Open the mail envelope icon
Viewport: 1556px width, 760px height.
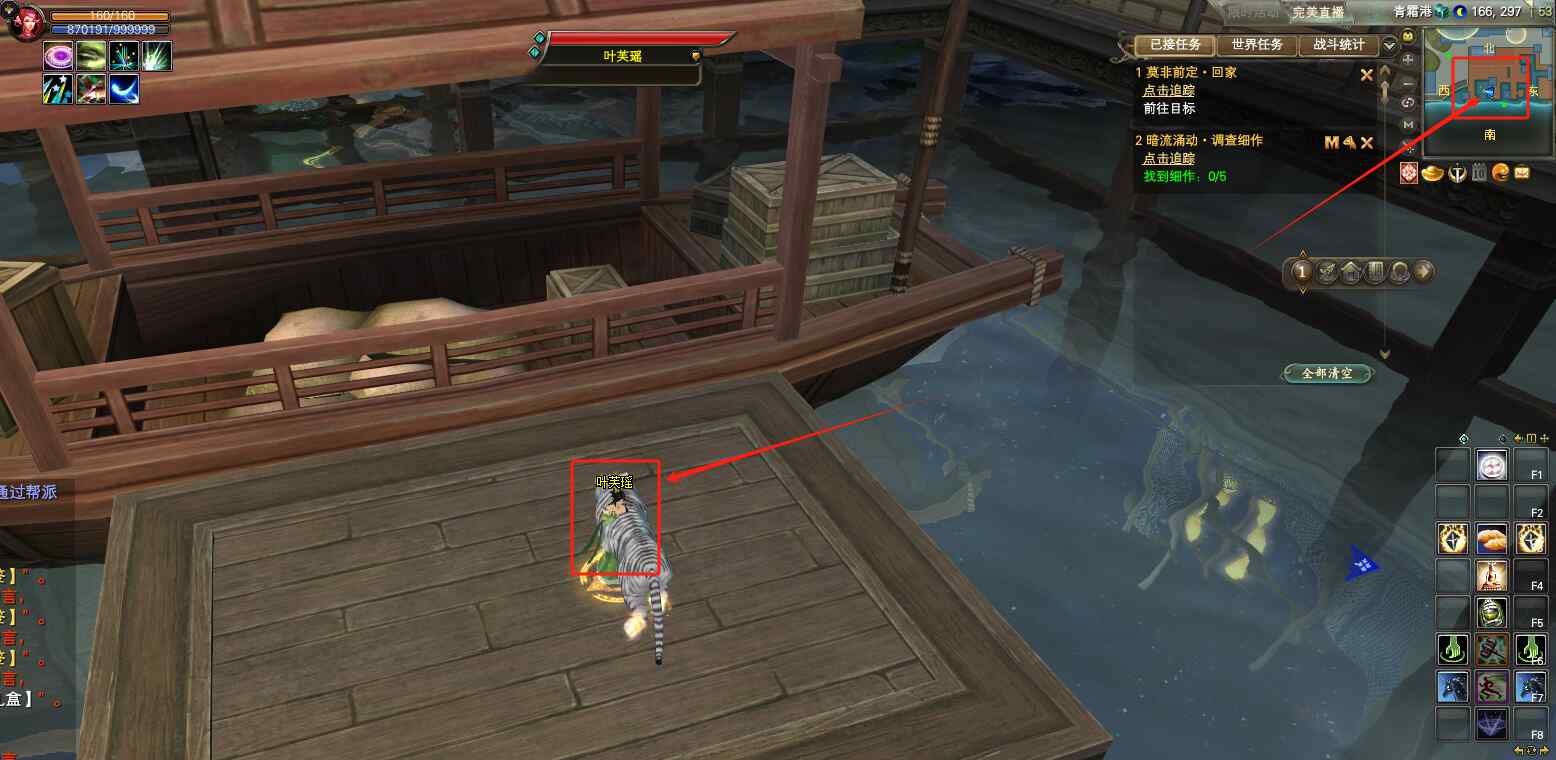(1521, 173)
